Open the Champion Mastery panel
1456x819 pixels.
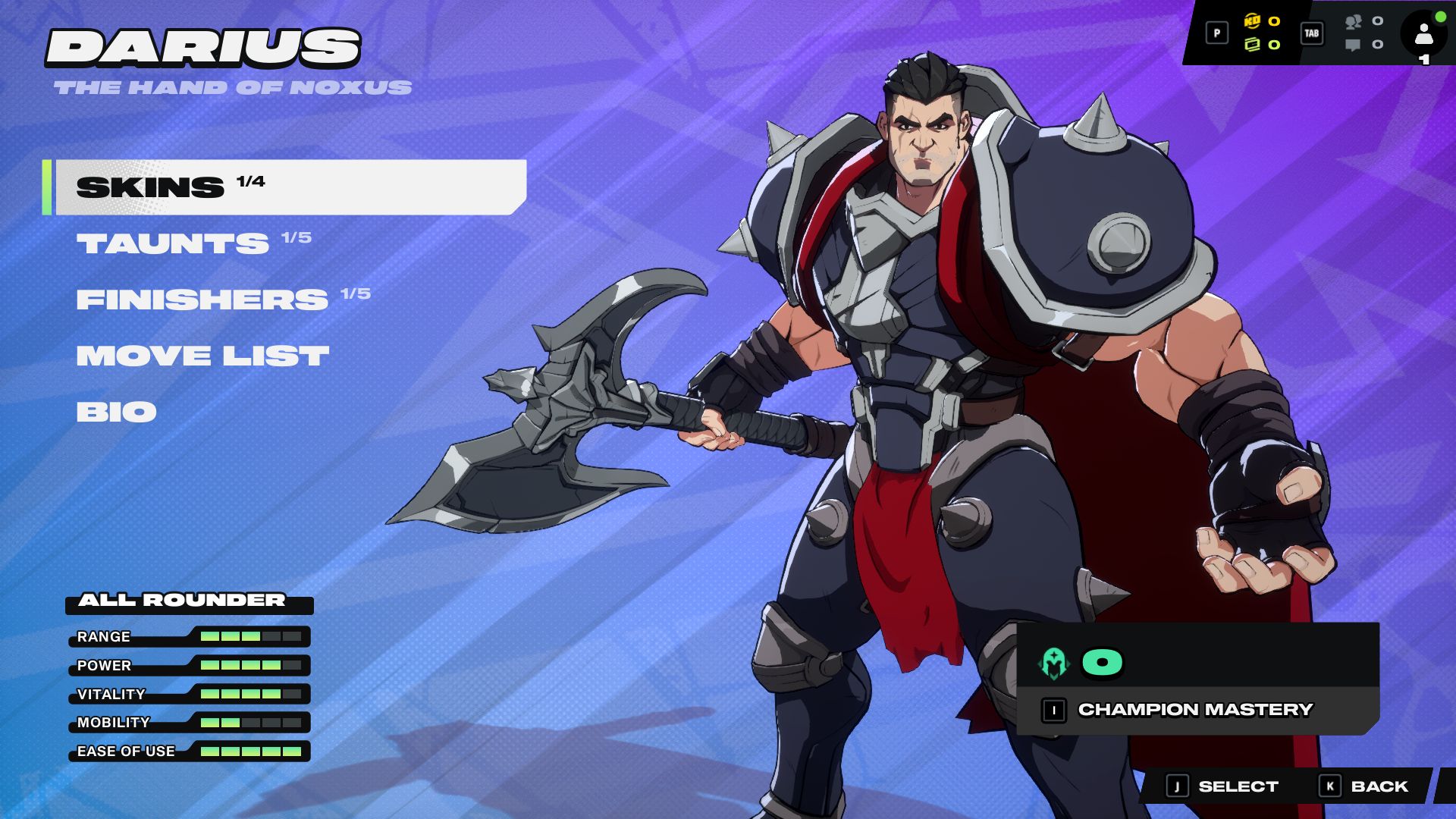1195,710
